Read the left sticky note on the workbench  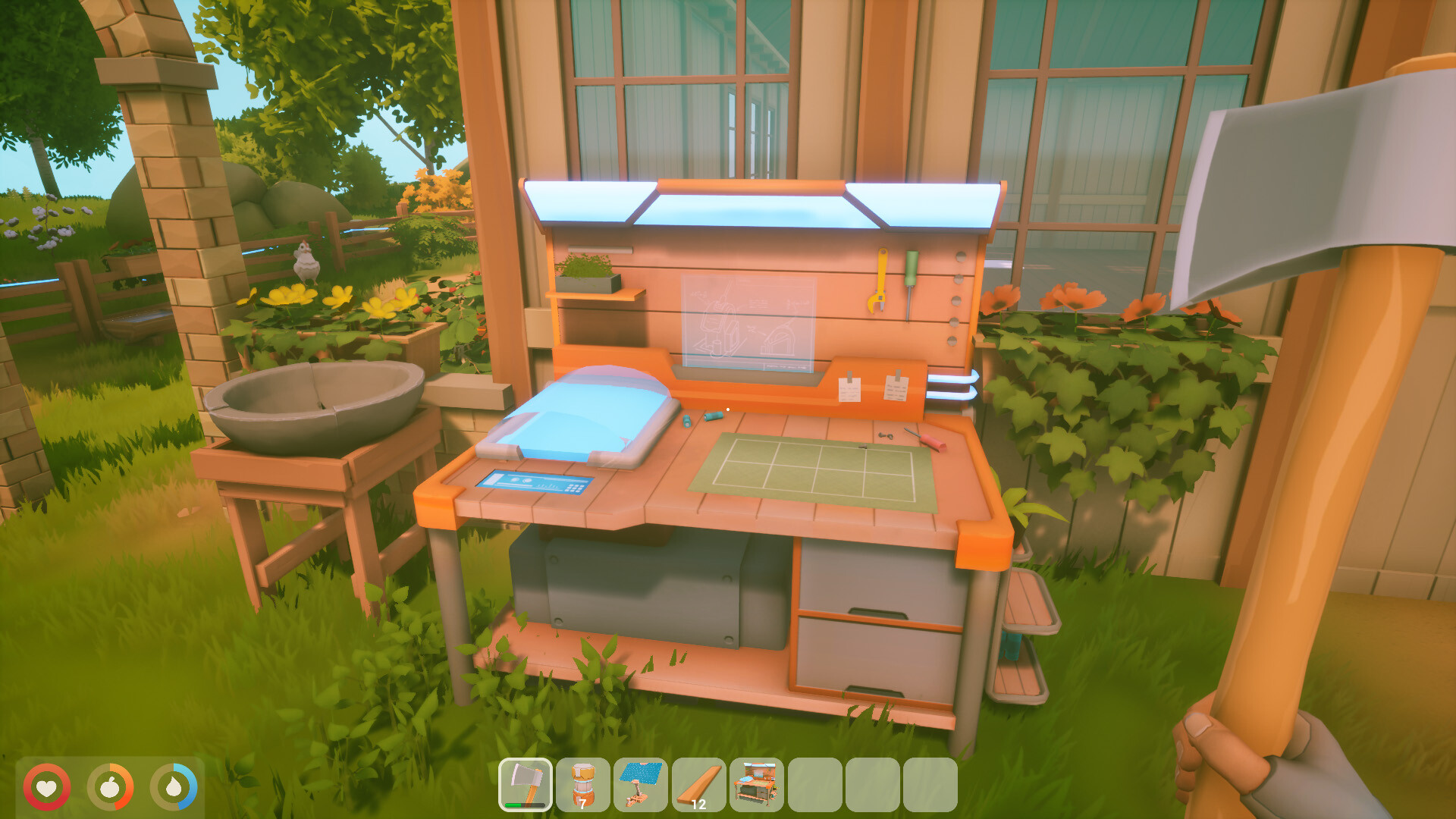click(x=849, y=388)
